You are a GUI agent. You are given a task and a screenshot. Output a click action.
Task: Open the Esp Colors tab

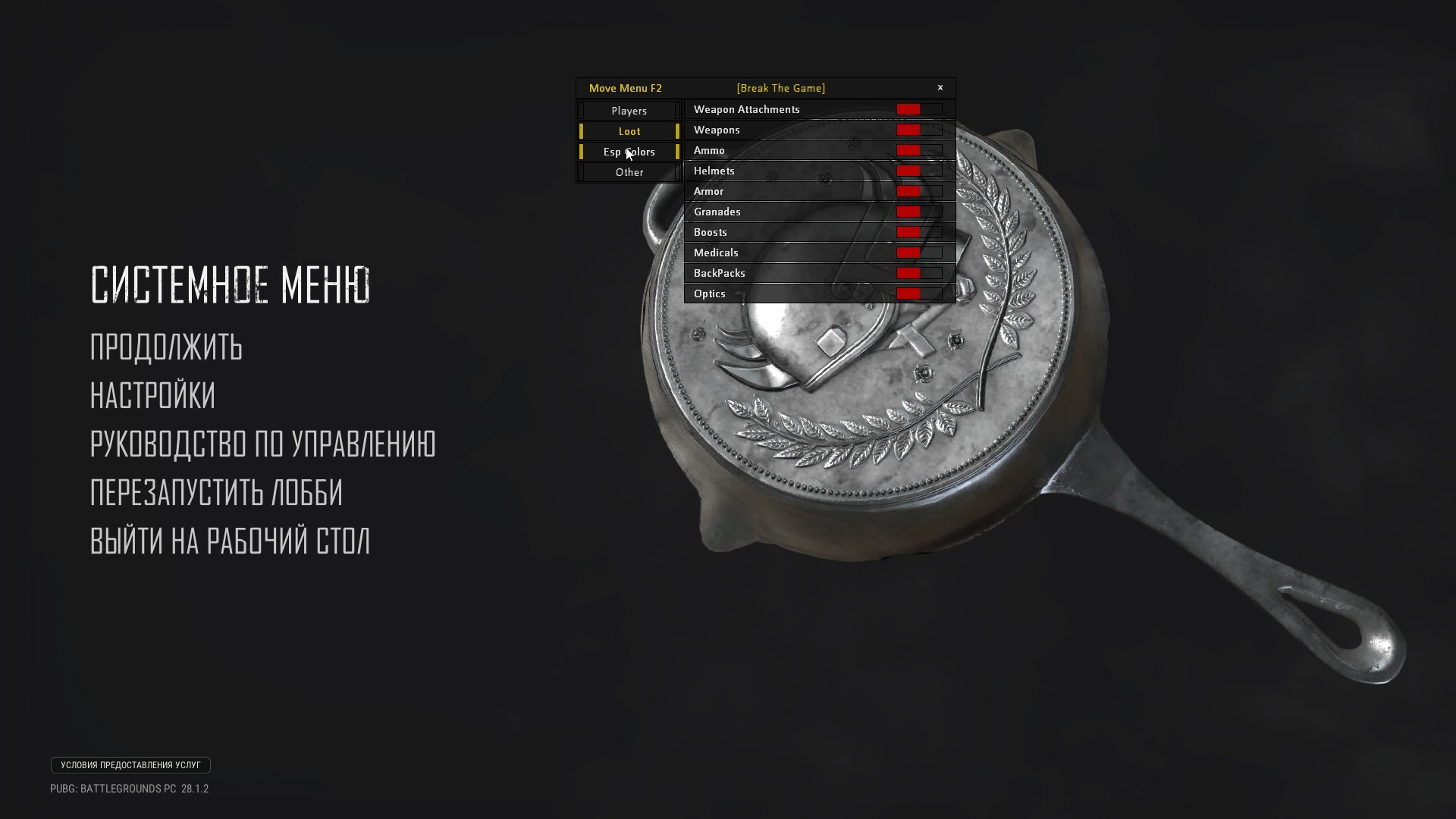[629, 152]
